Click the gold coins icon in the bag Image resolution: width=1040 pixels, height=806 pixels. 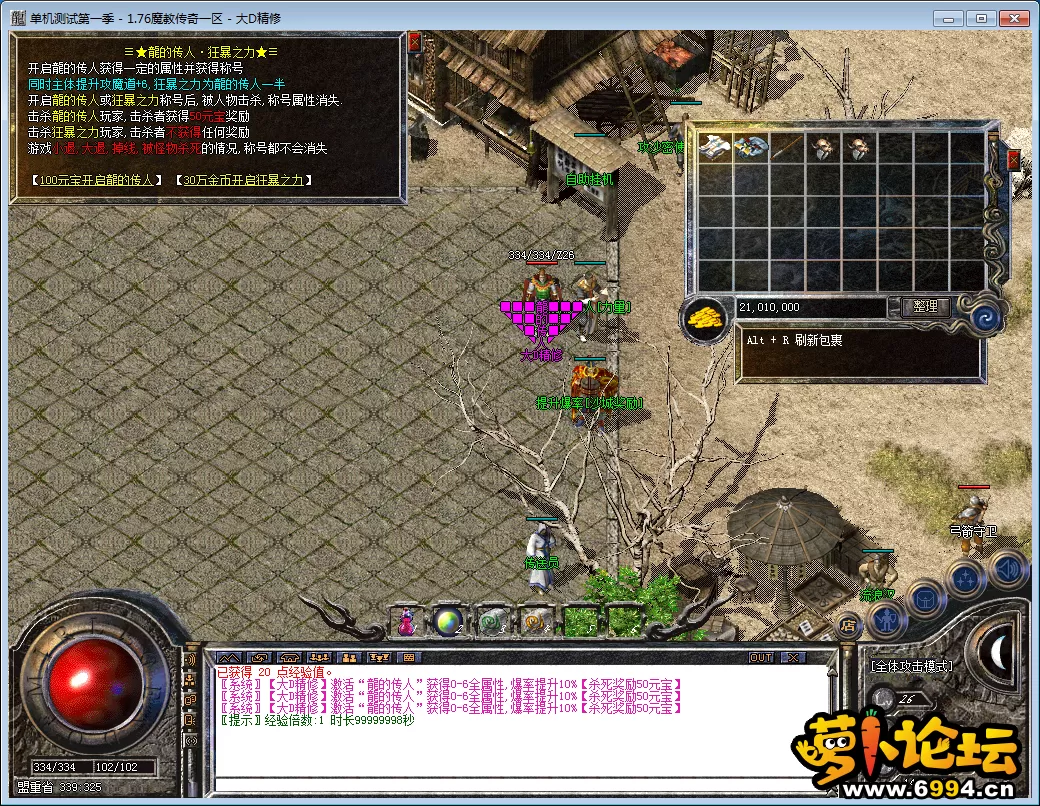[x=706, y=318]
